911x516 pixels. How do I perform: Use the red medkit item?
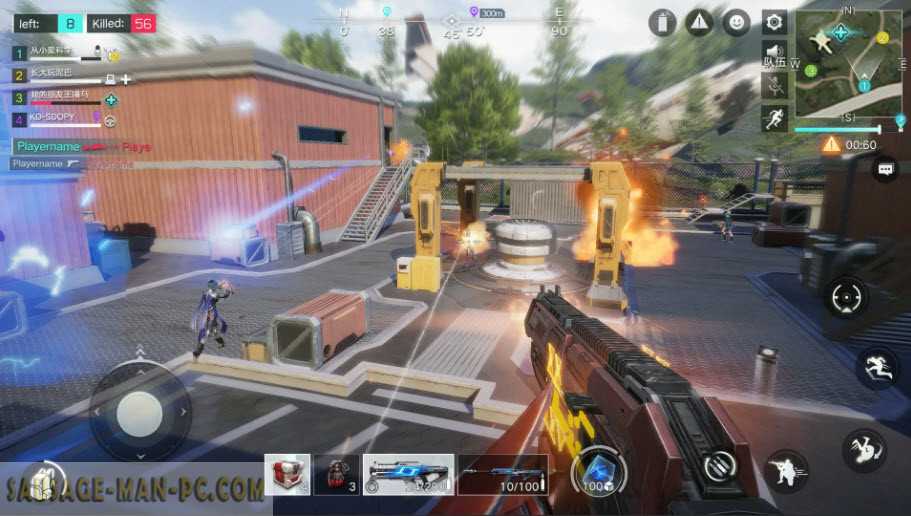pos(287,475)
